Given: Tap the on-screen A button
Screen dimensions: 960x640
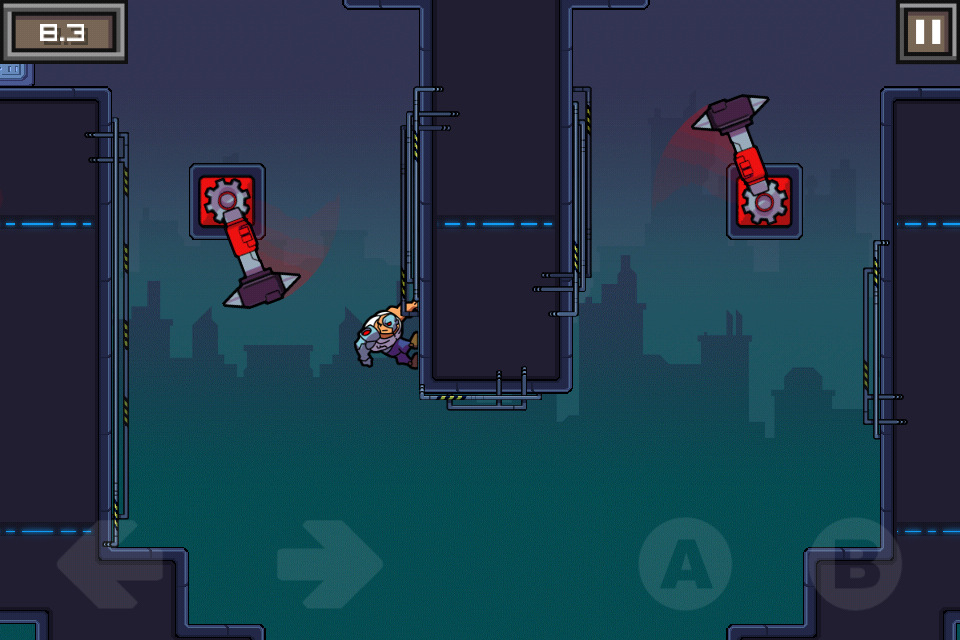Looking at the screenshot, I should [685, 564].
